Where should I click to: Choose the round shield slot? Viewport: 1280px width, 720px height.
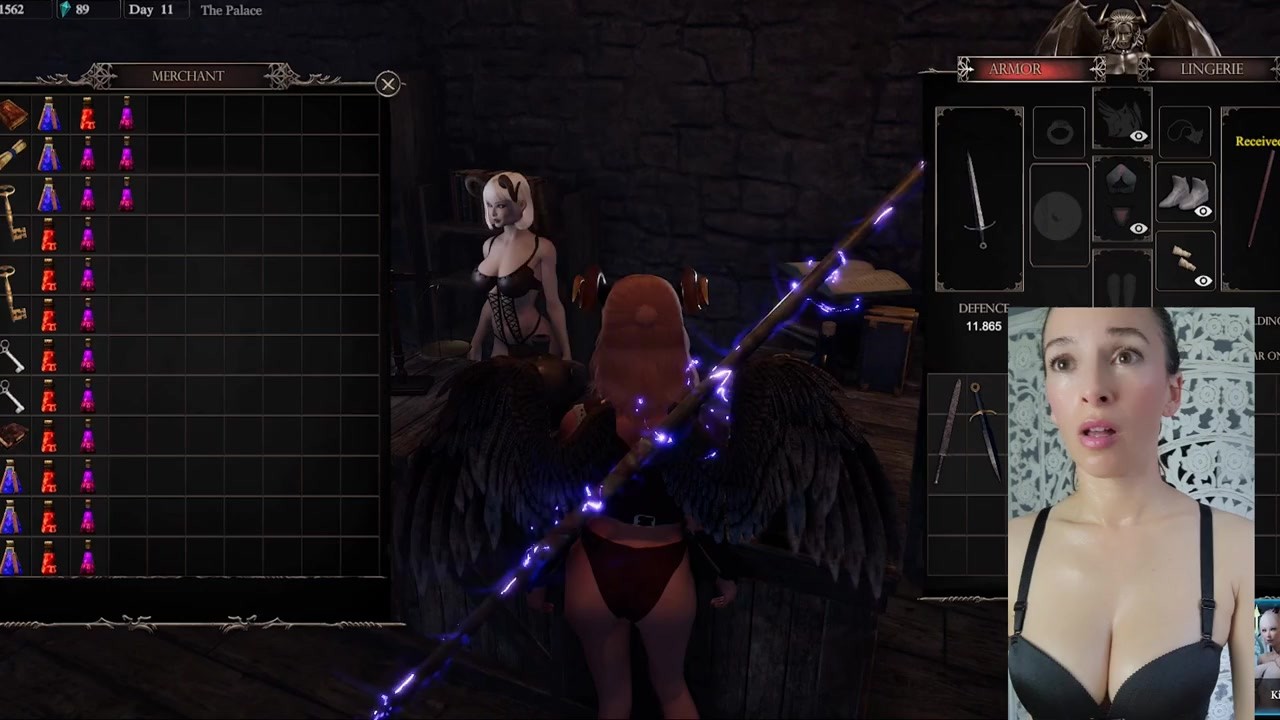(1059, 216)
